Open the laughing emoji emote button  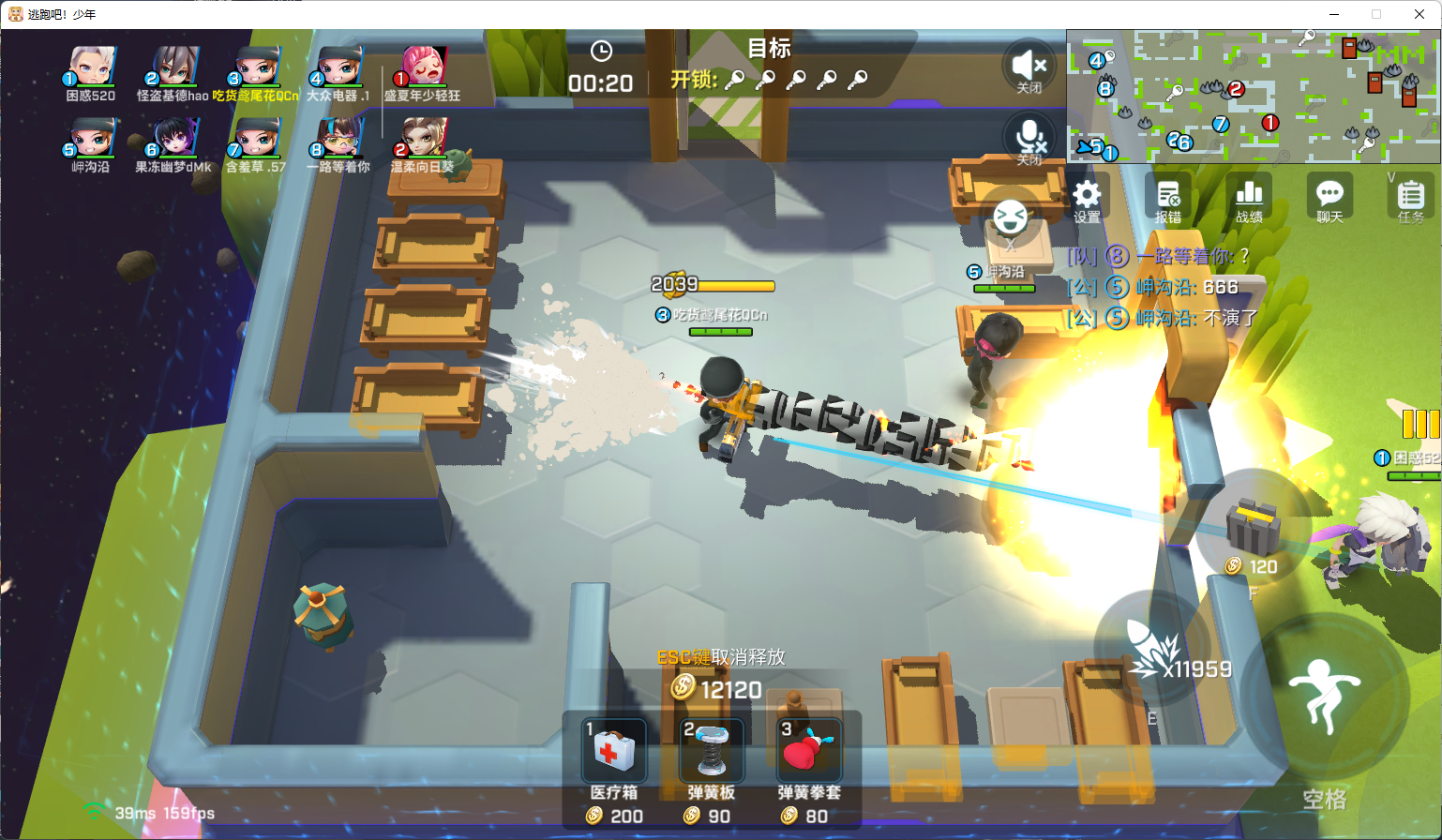pyautogui.click(x=1010, y=217)
